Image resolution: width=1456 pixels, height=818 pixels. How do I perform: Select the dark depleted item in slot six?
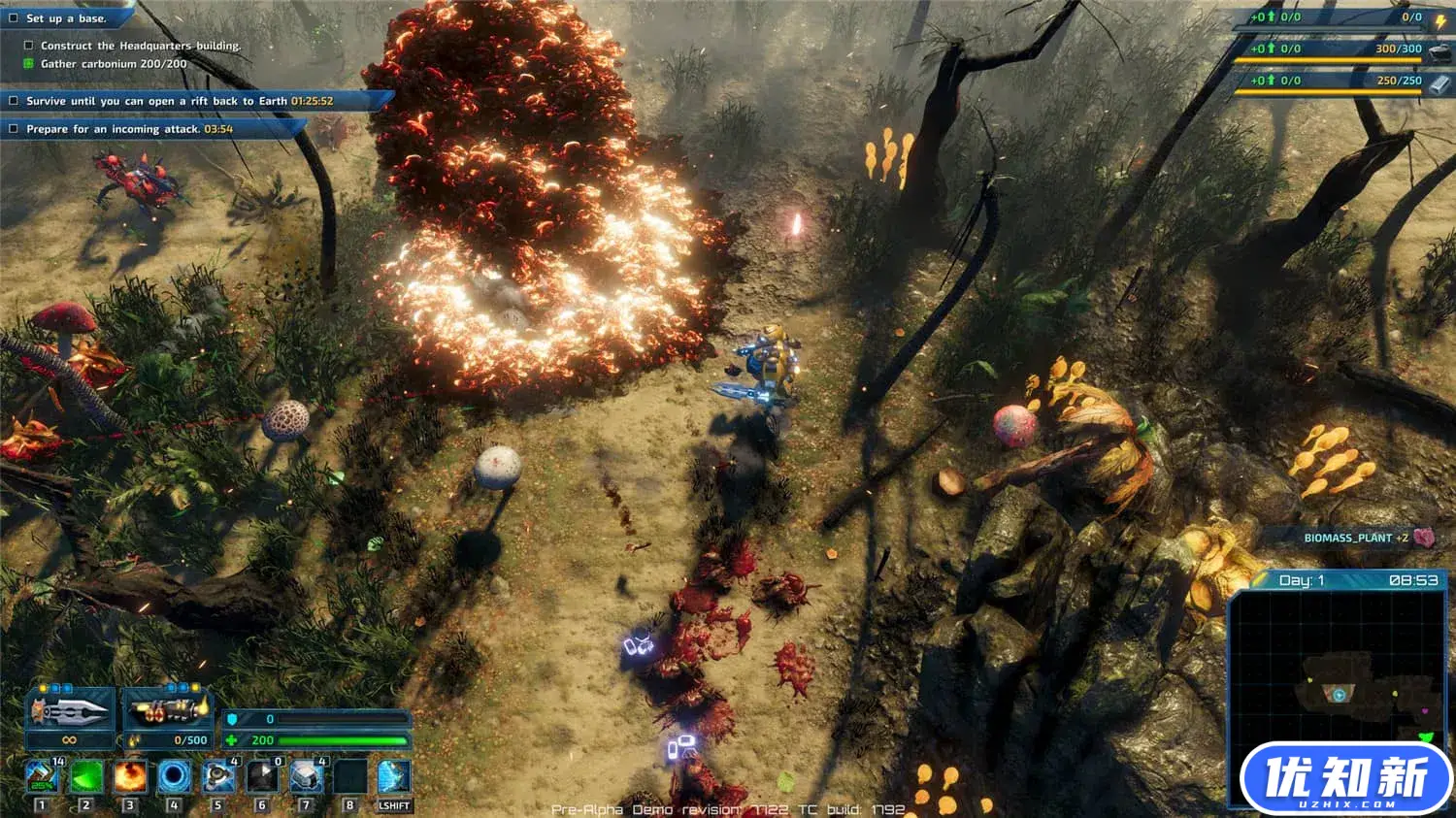262,777
